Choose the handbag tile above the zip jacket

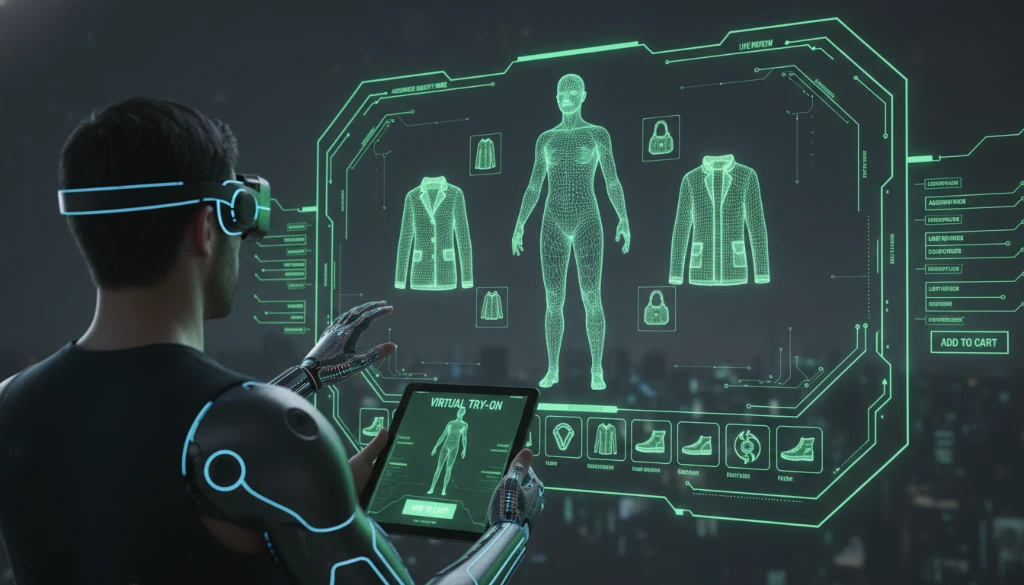[x=662, y=137]
